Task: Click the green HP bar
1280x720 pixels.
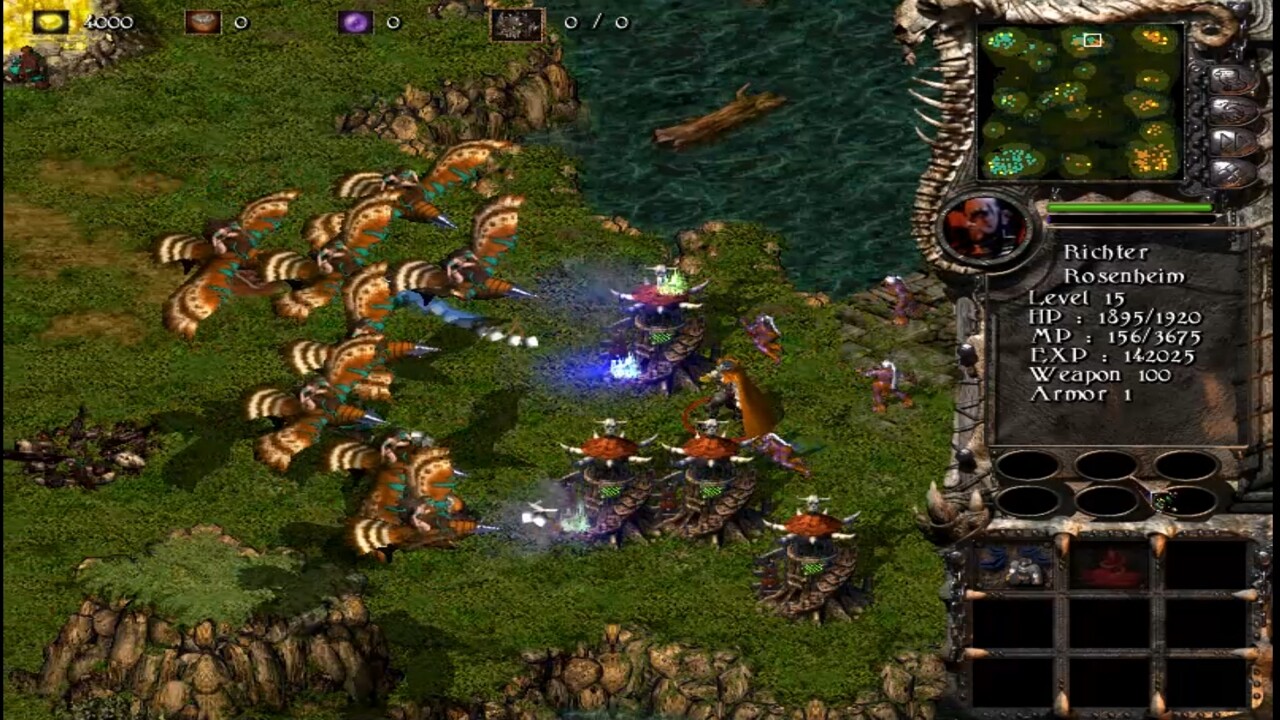Action: coord(1130,208)
